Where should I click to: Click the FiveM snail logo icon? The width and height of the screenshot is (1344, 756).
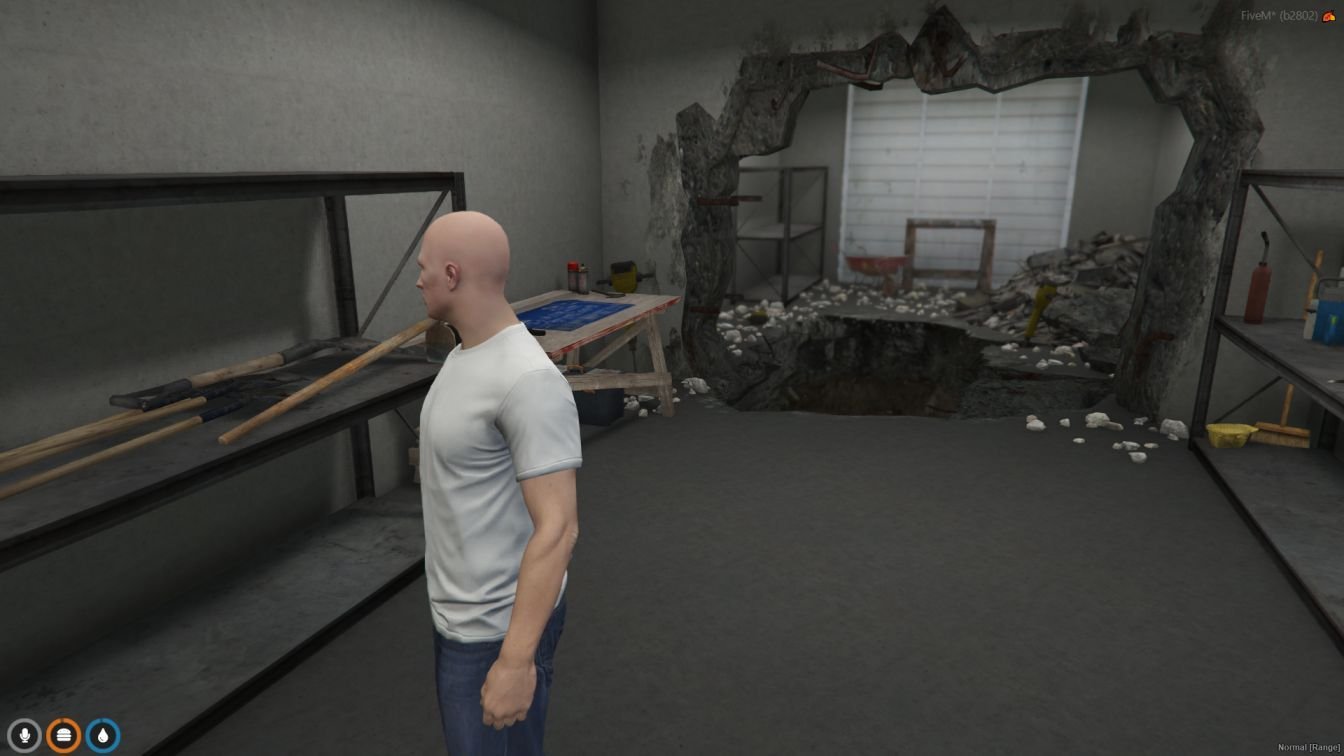1329,16
